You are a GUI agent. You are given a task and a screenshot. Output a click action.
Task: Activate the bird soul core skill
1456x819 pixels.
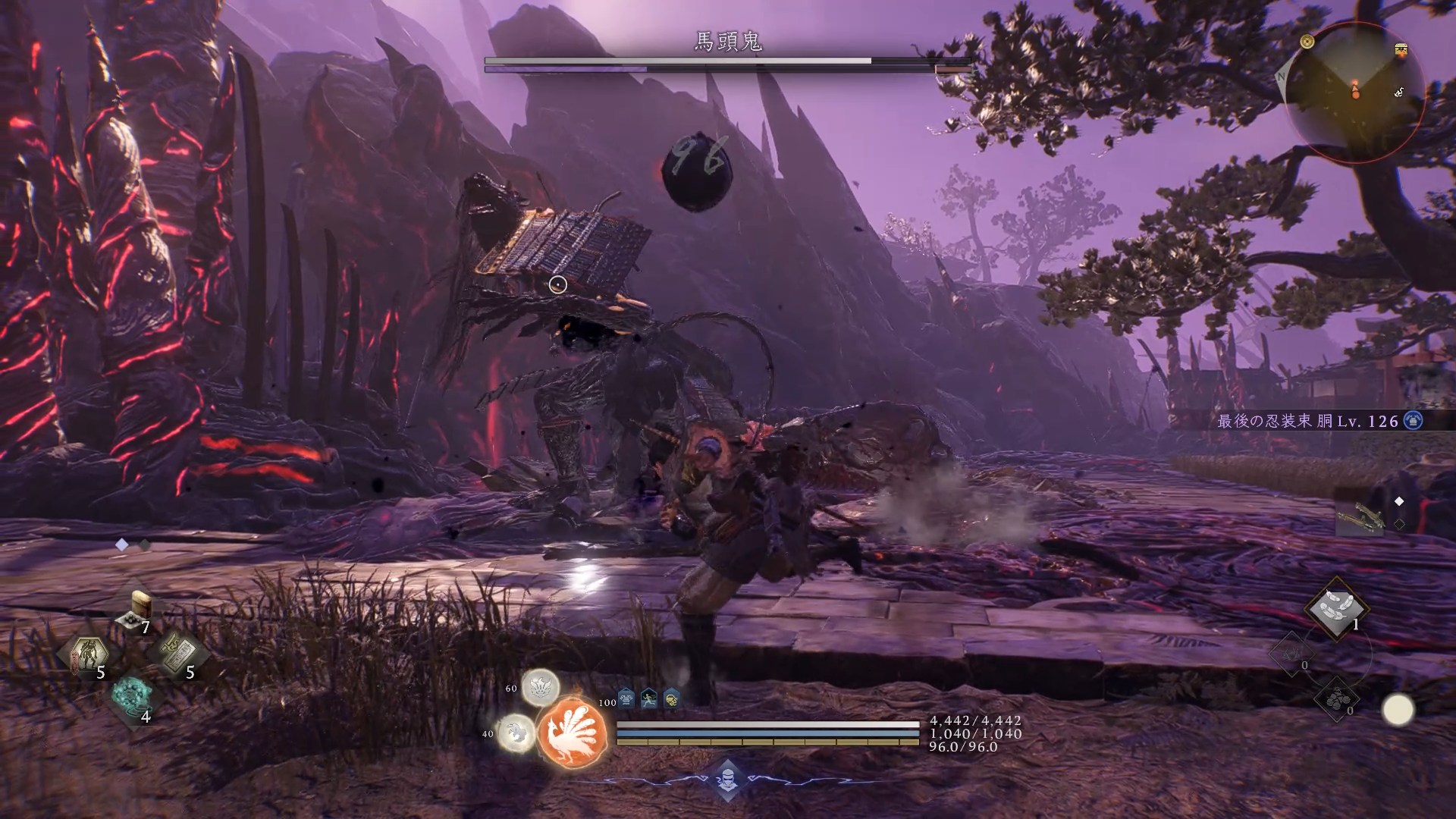(516, 733)
